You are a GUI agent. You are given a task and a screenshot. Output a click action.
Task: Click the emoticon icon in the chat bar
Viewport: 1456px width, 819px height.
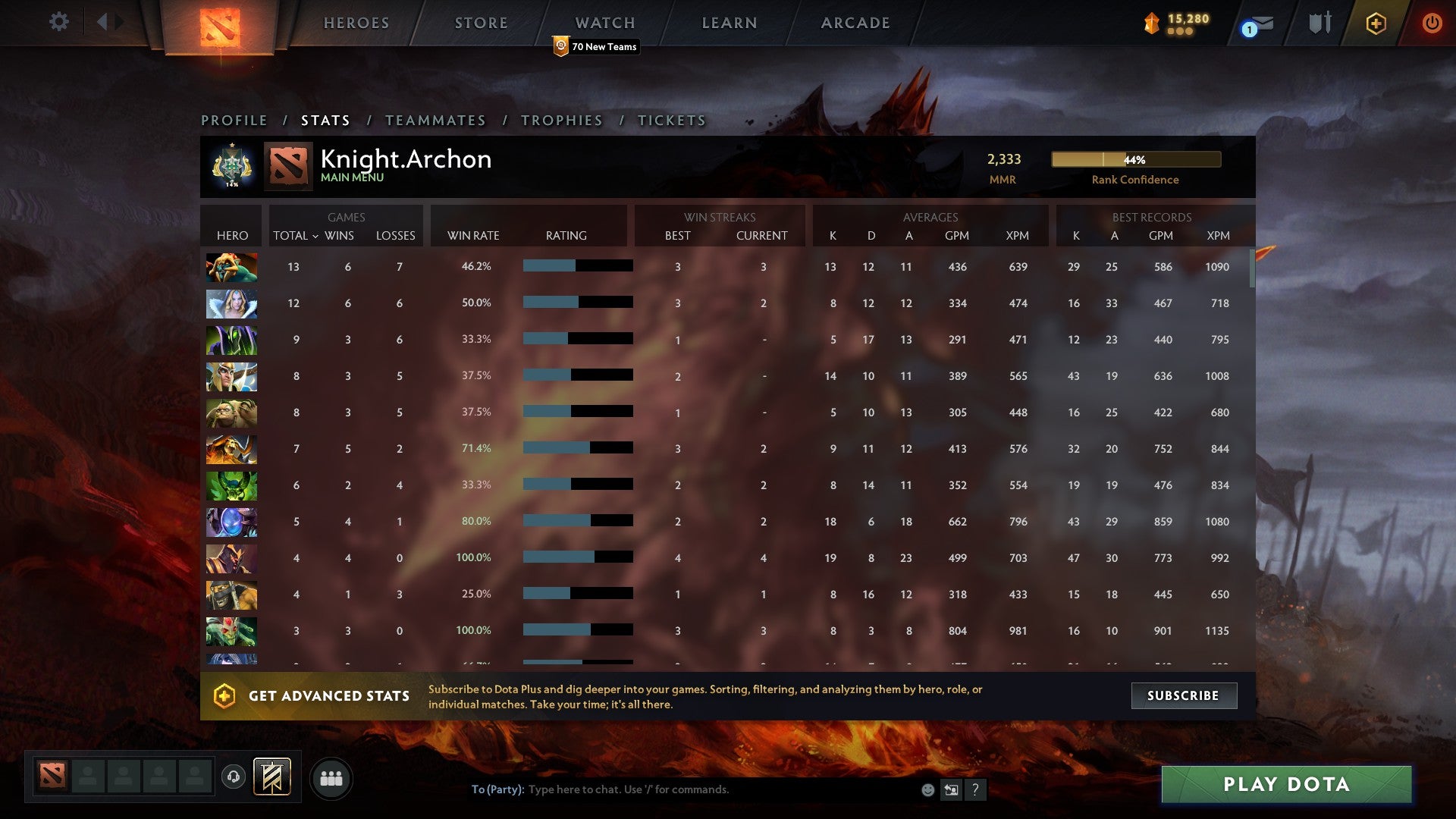tap(927, 789)
